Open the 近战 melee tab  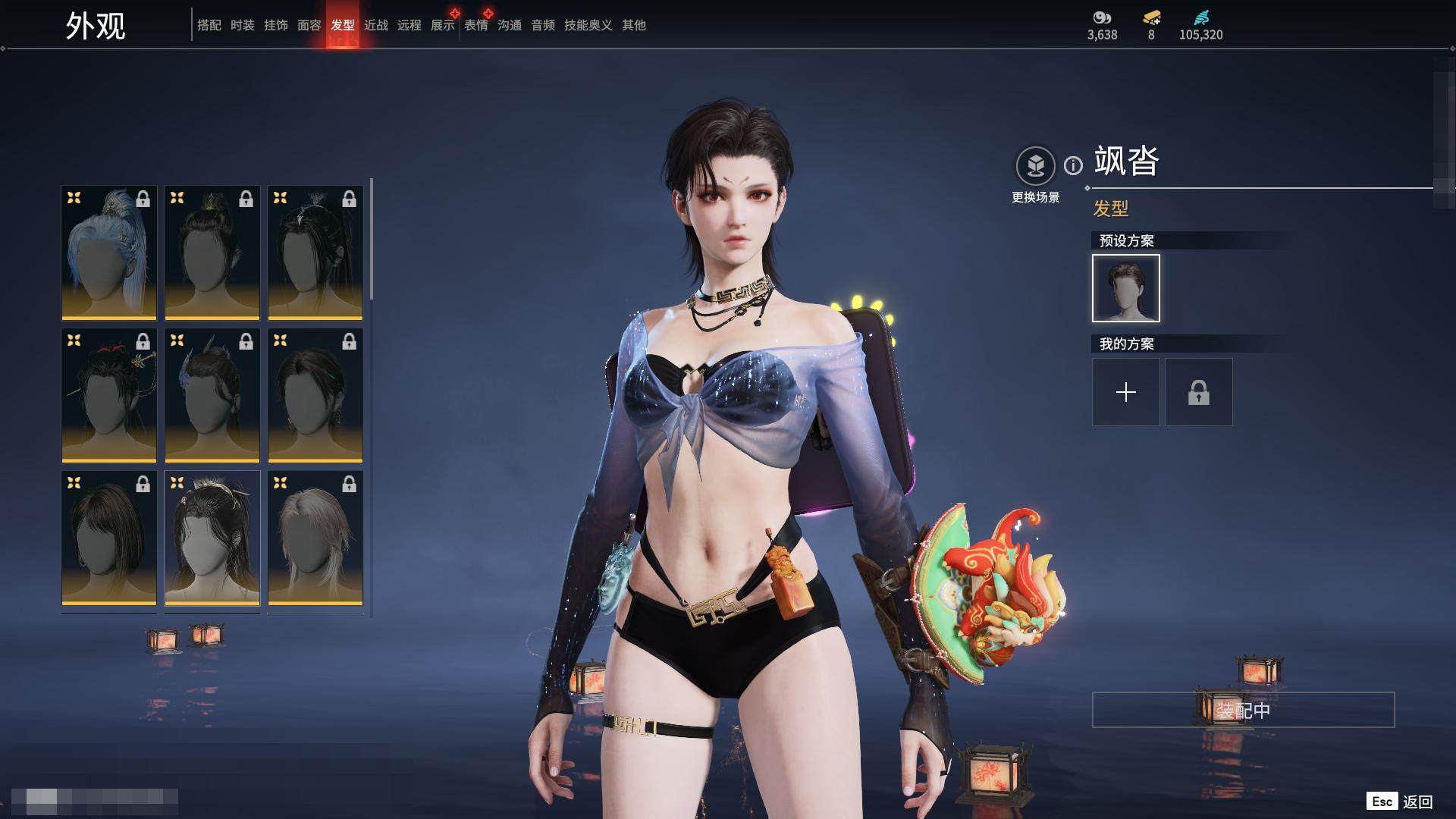coord(376,25)
